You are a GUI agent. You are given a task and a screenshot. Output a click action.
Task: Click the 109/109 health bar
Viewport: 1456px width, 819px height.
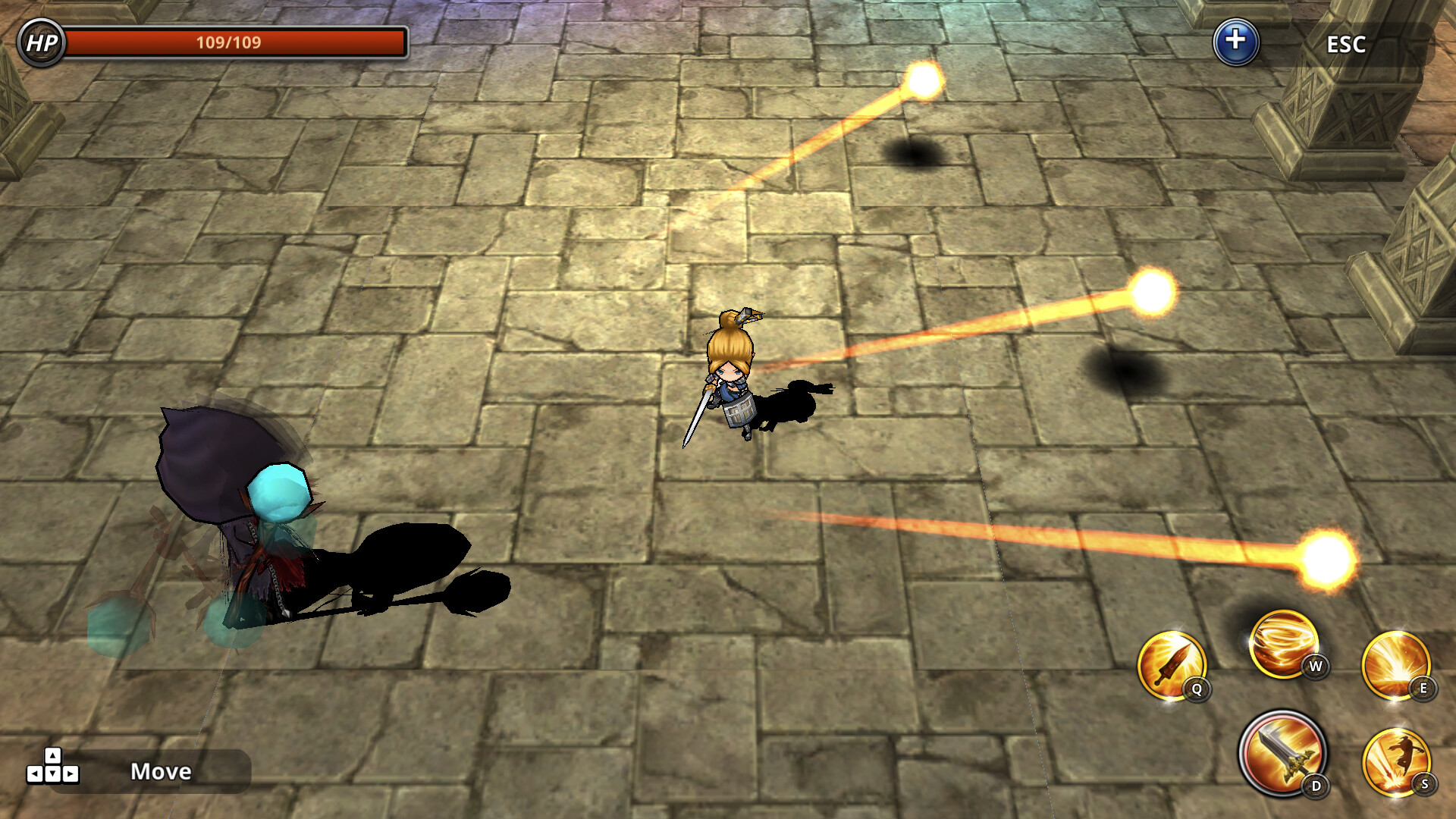237,43
